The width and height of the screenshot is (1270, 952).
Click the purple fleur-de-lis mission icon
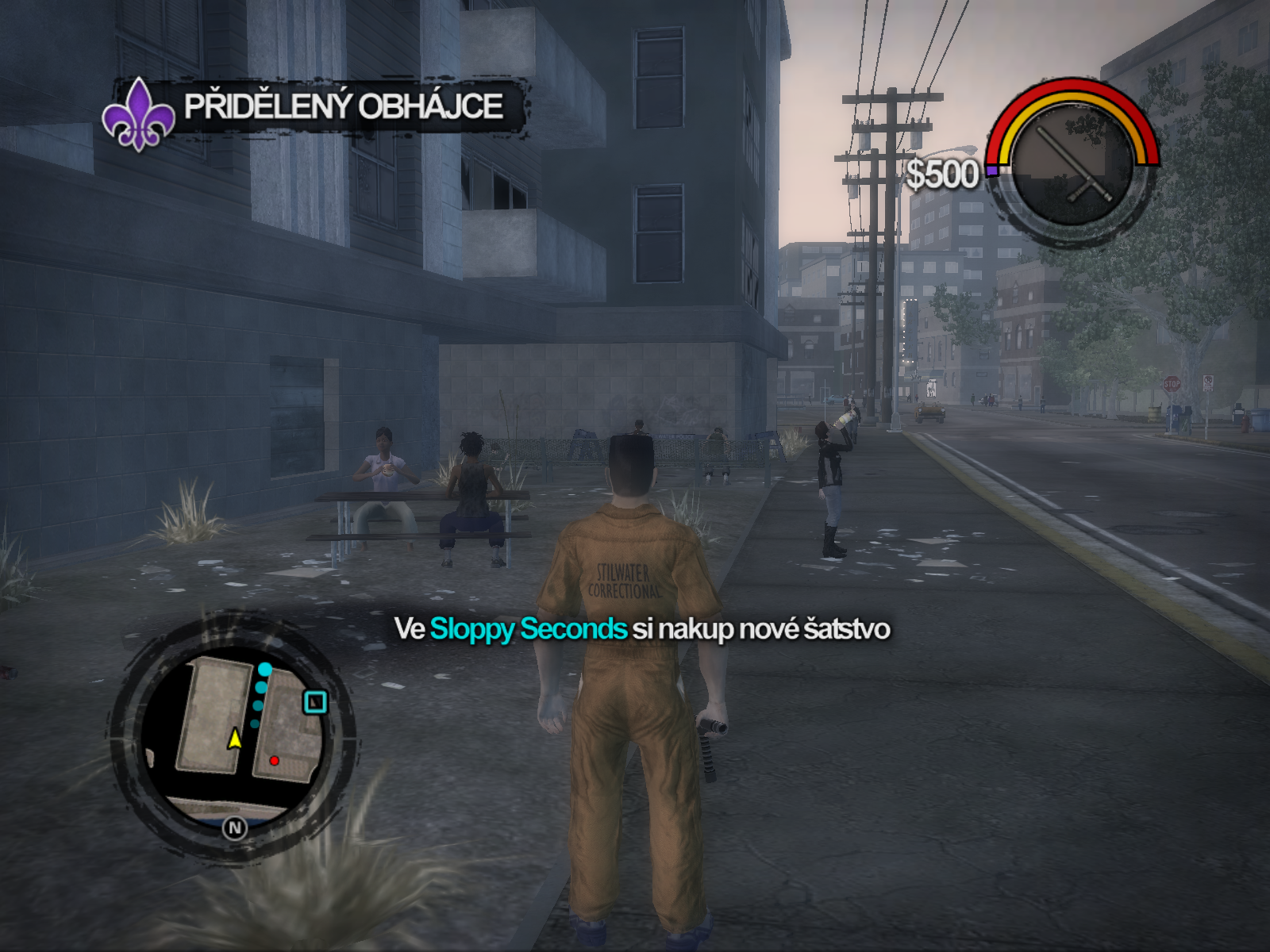click(139, 114)
